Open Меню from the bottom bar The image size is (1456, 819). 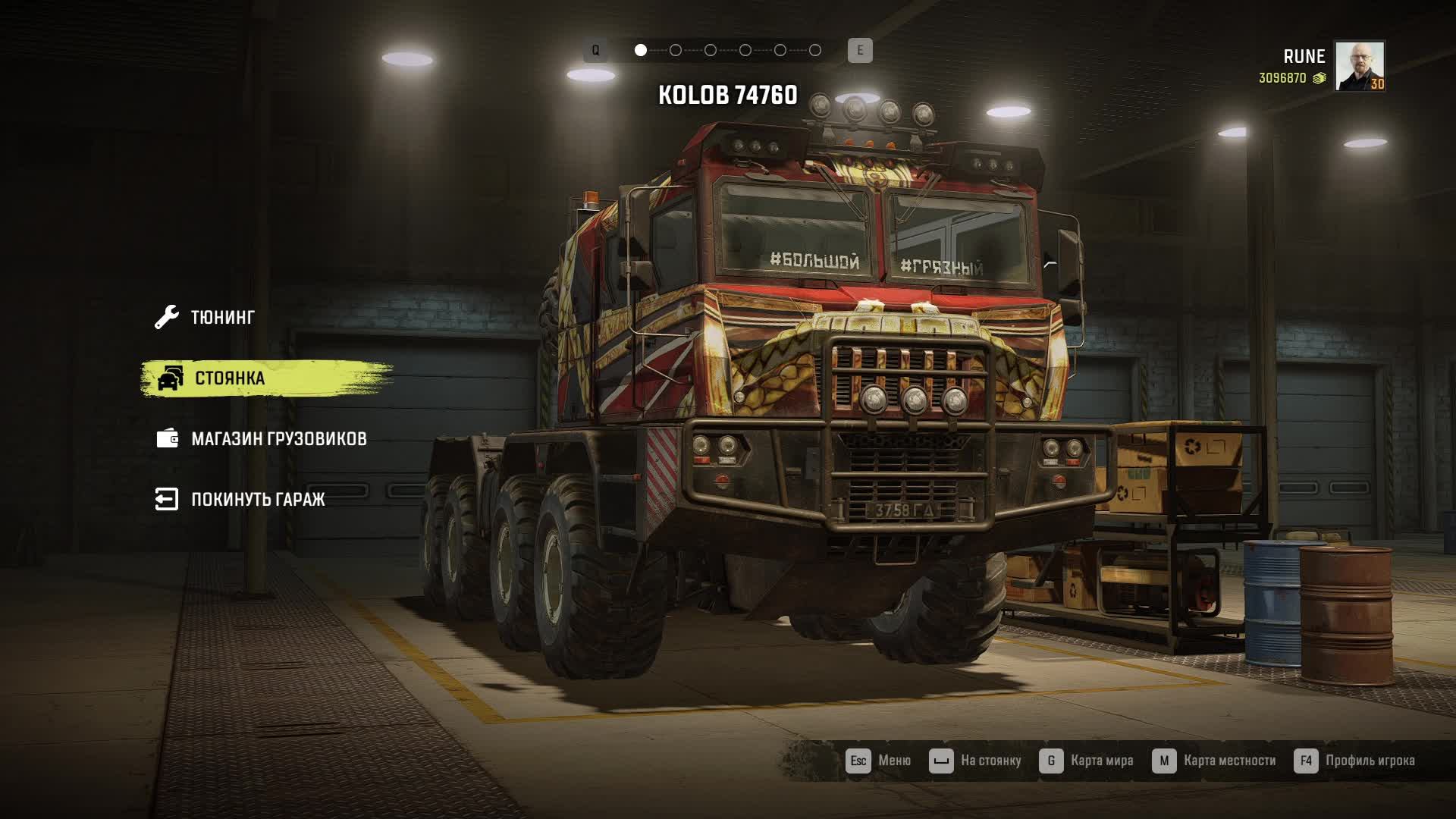(879, 761)
